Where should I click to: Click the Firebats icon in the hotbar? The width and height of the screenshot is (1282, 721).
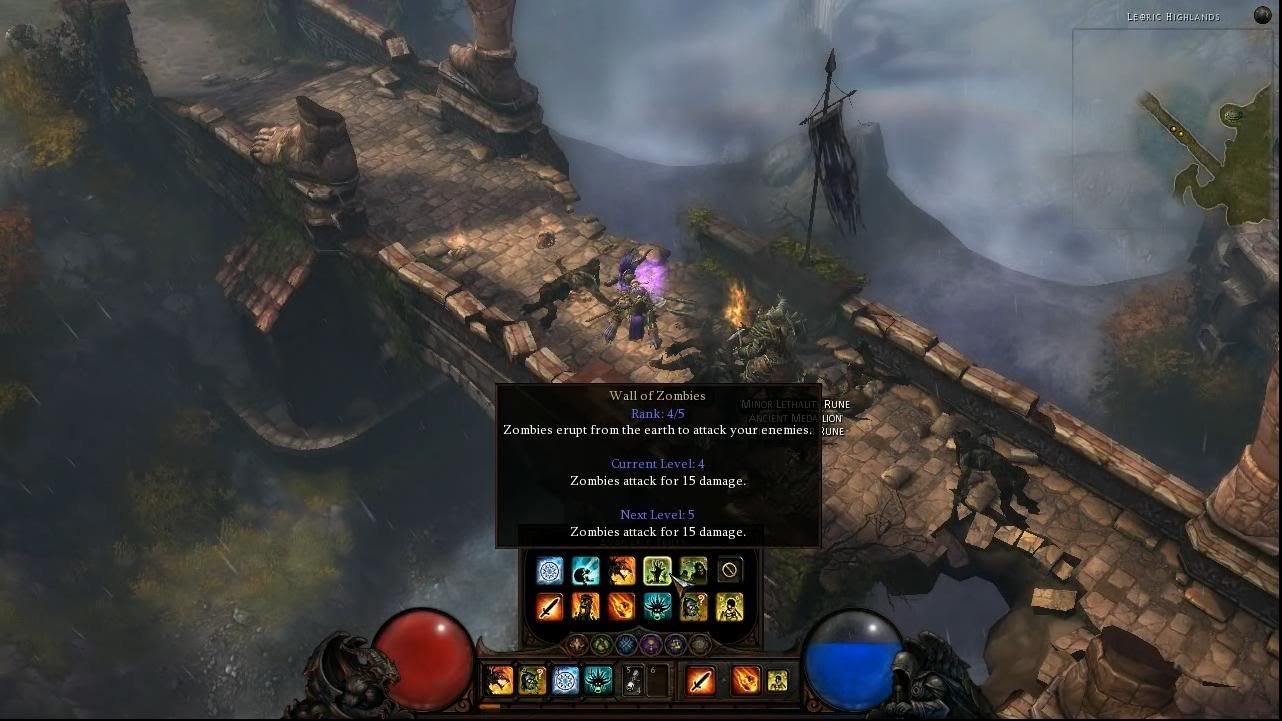click(x=498, y=679)
